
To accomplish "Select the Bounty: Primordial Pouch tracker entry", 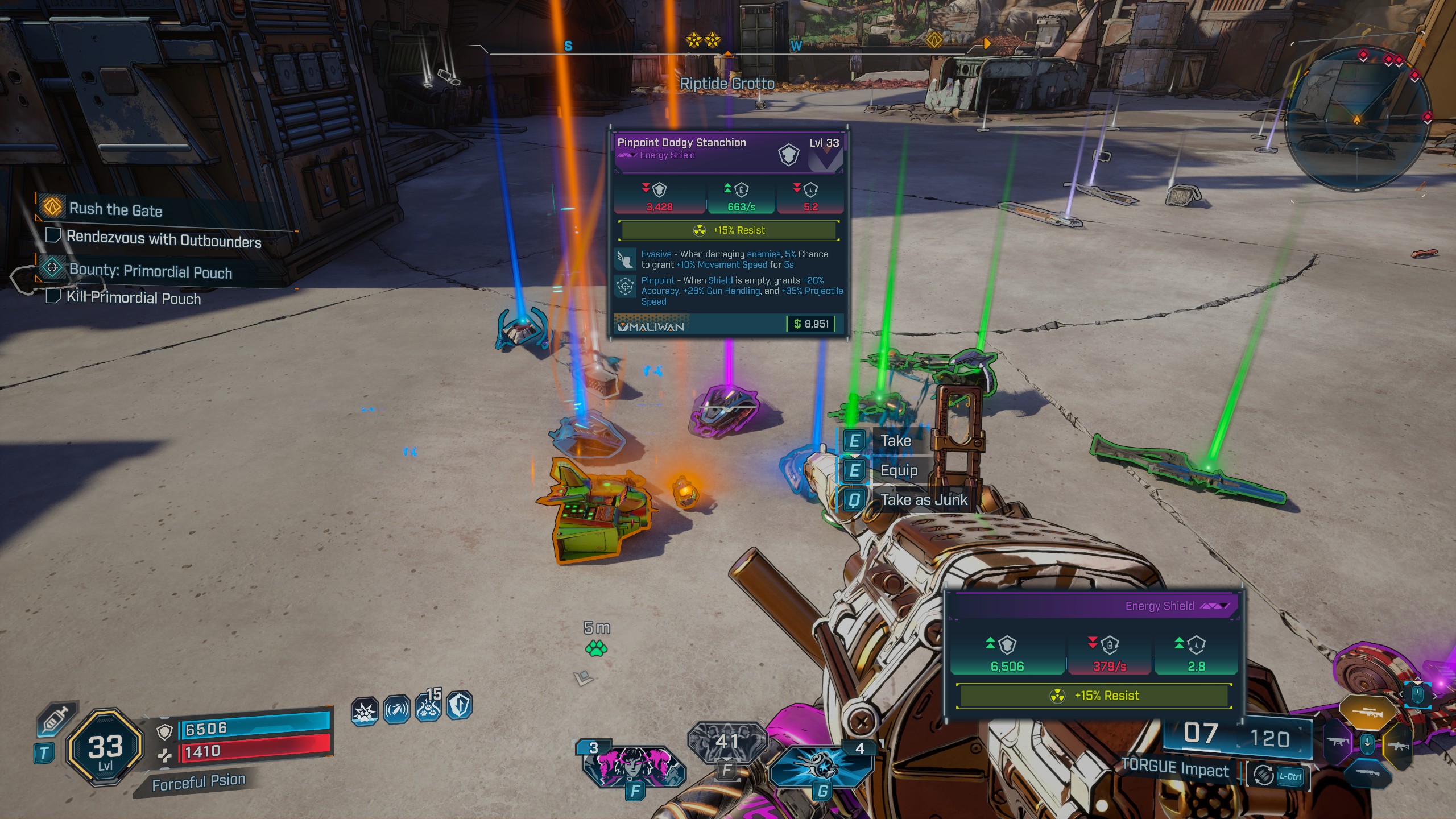I will click(x=150, y=271).
